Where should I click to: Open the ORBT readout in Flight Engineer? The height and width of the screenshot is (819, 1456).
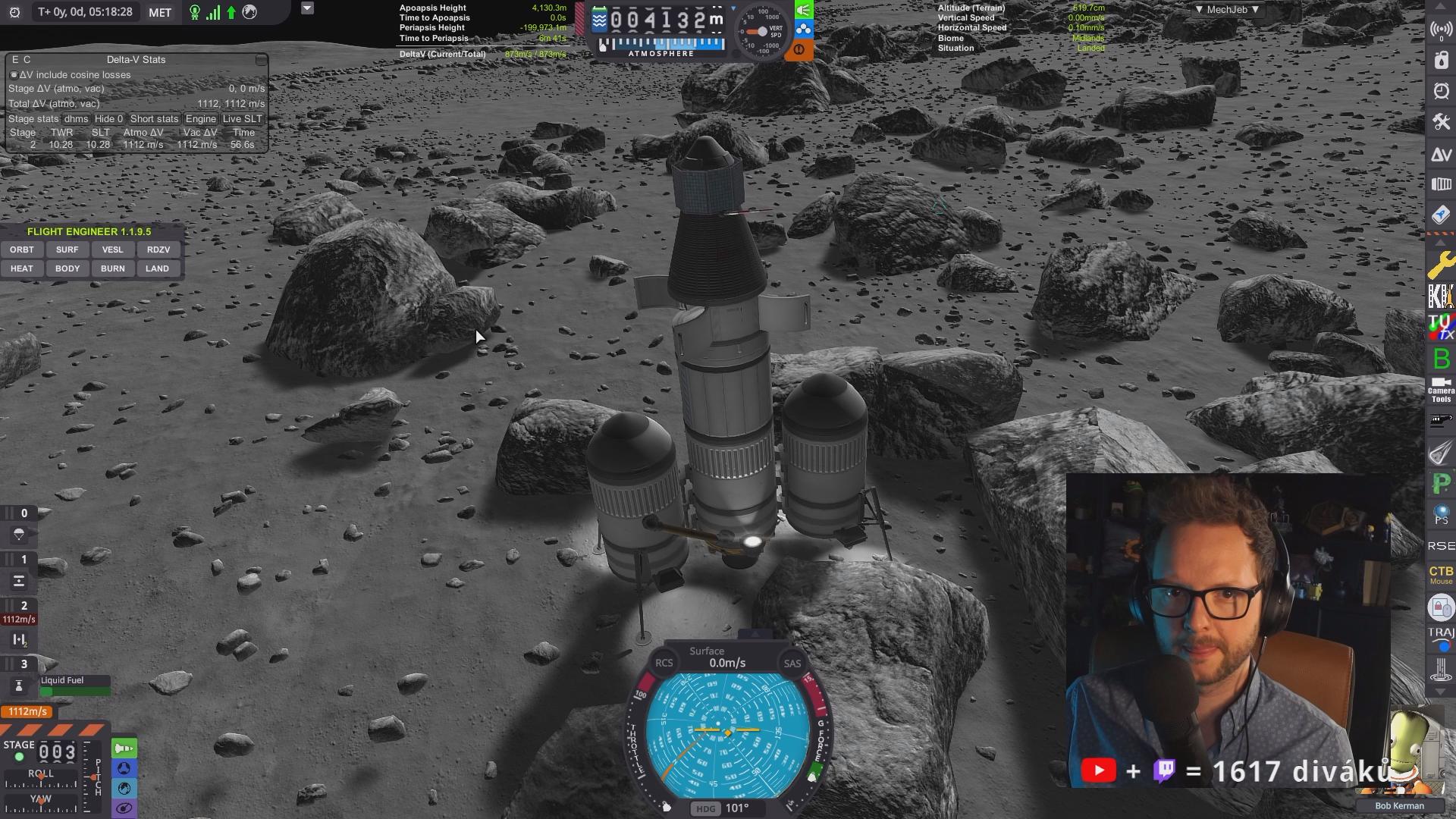[21, 249]
